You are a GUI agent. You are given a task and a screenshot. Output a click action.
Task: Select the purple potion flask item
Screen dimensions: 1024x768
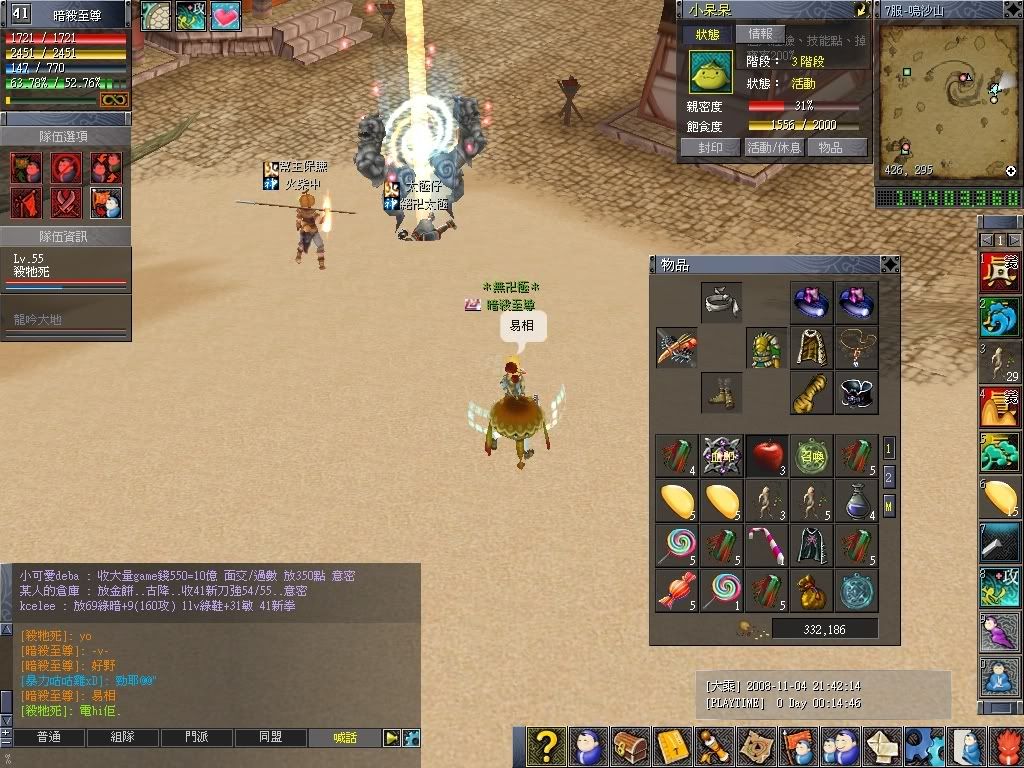pos(855,499)
